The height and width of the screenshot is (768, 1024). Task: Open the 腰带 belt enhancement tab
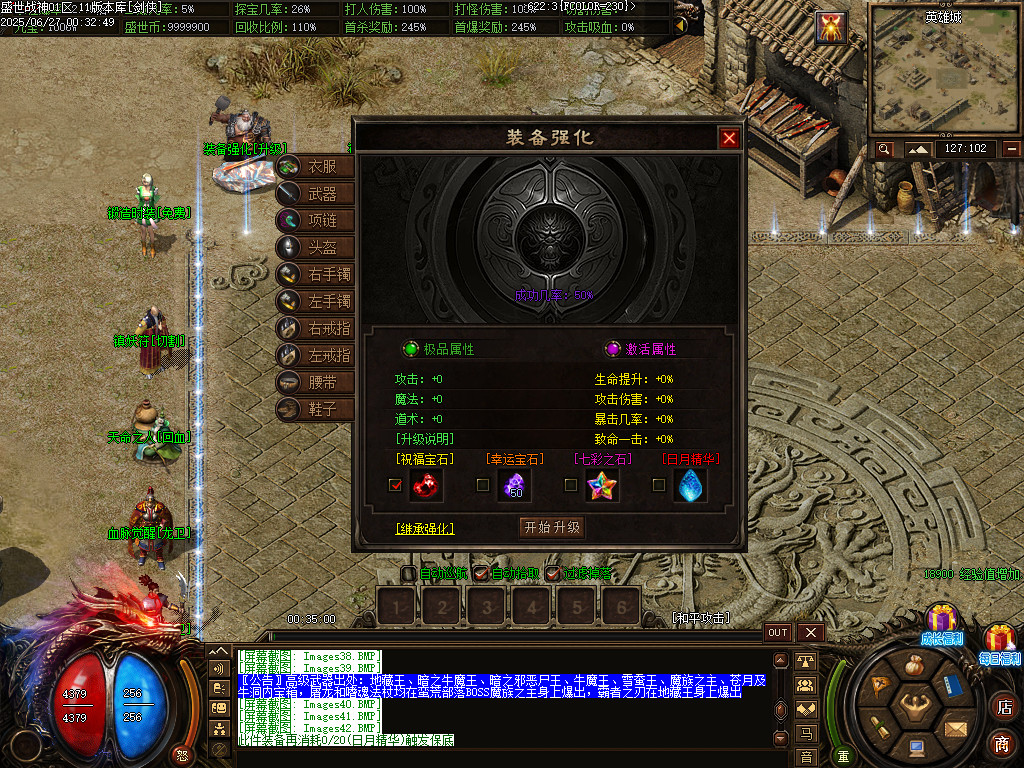tap(316, 382)
